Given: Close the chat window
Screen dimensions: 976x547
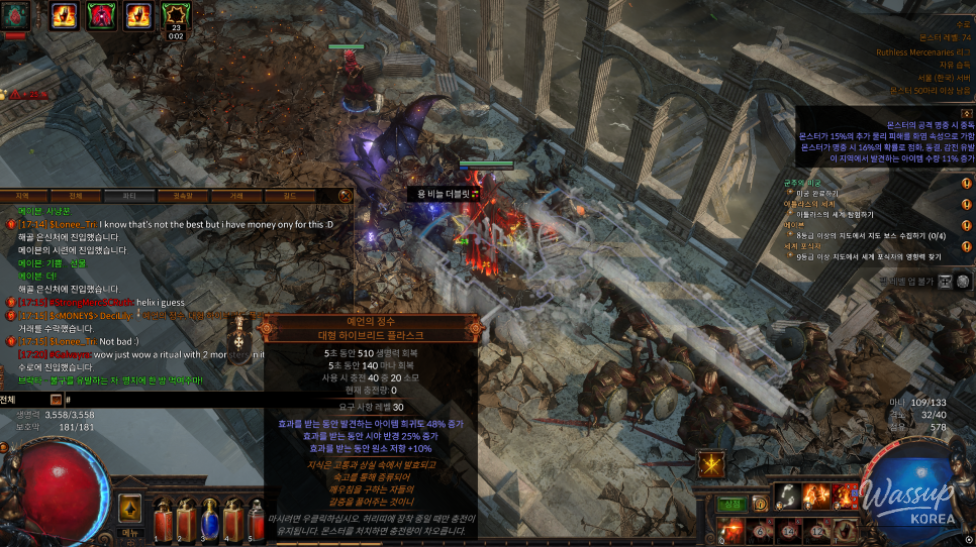Looking at the screenshot, I should 345,196.
